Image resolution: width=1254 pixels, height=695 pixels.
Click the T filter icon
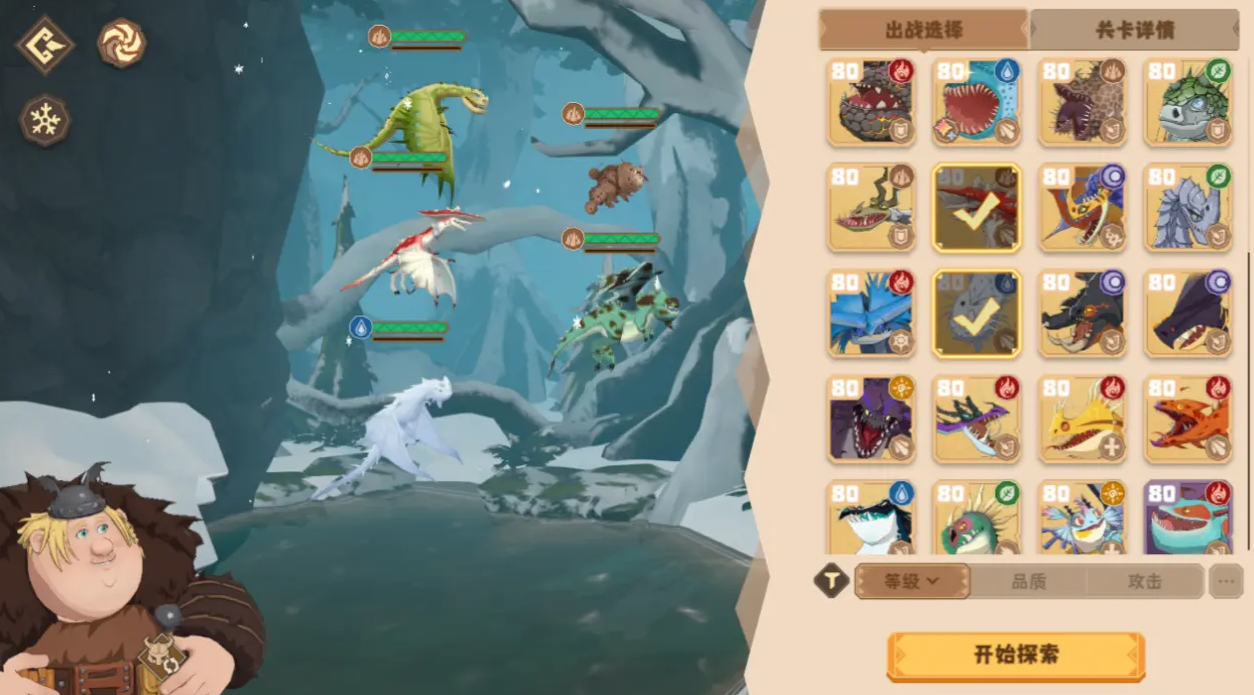click(831, 581)
